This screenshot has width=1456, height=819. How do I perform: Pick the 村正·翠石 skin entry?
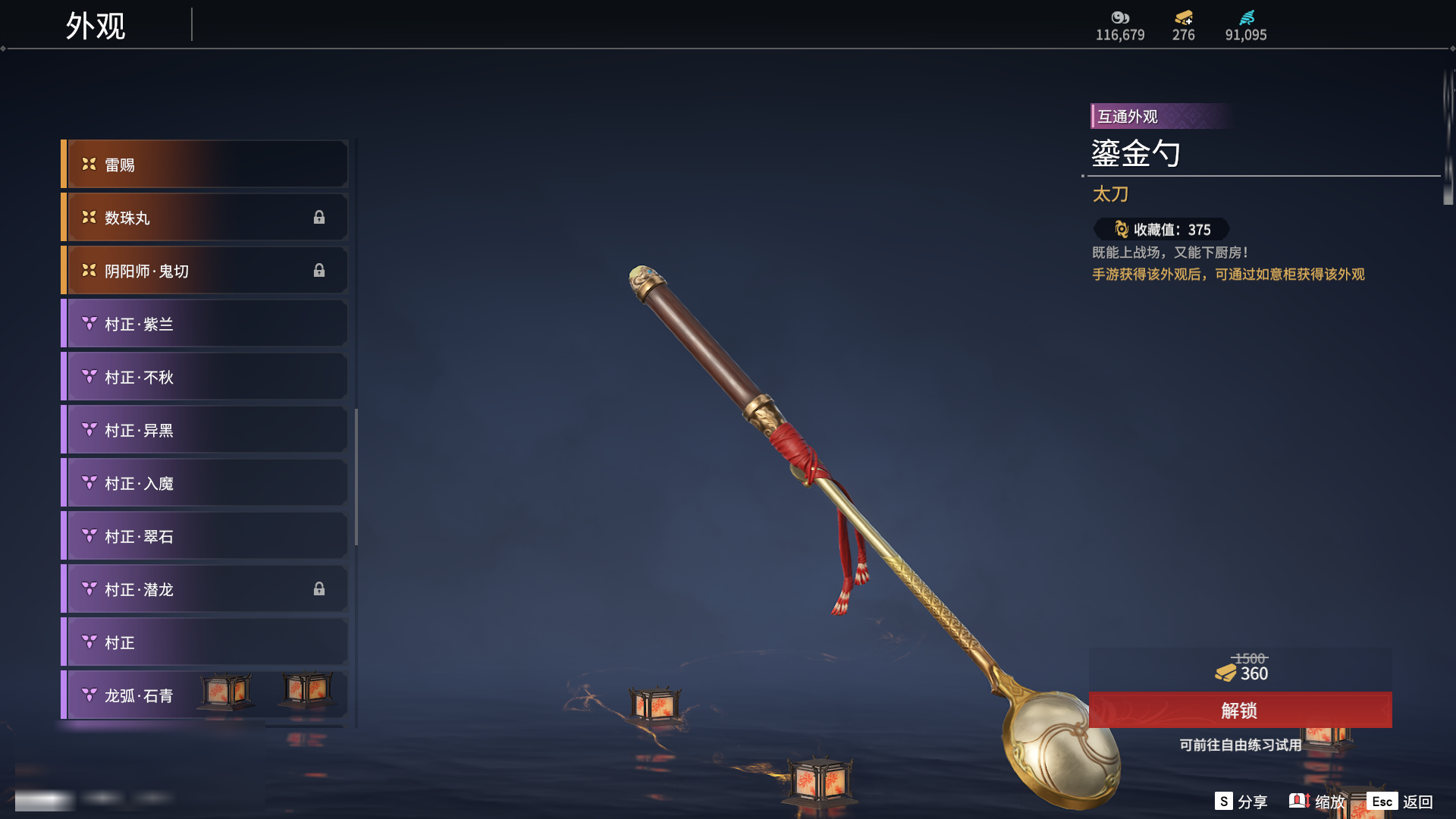pyautogui.click(x=205, y=536)
